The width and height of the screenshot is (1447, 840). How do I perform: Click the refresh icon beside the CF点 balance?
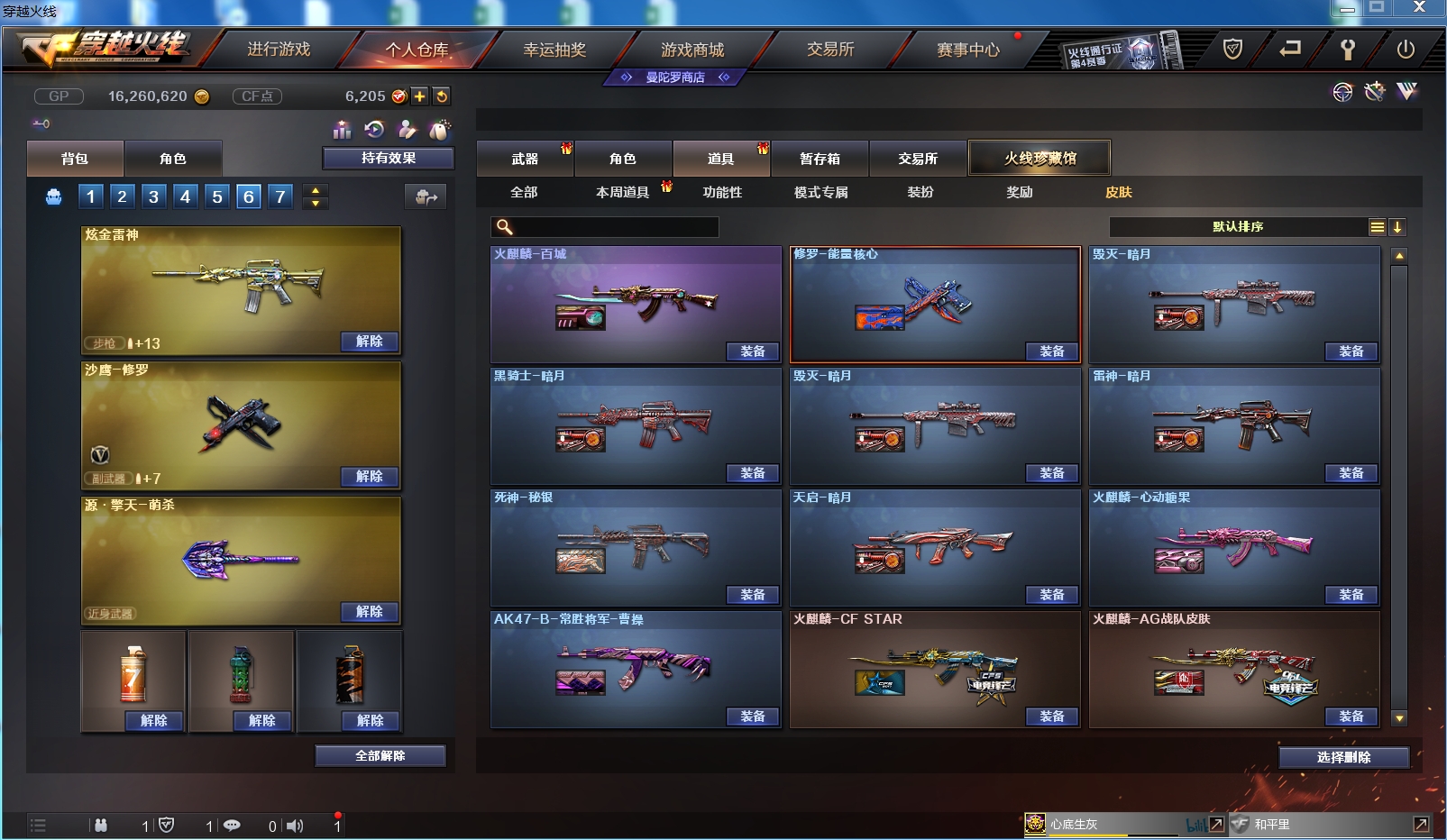click(442, 96)
